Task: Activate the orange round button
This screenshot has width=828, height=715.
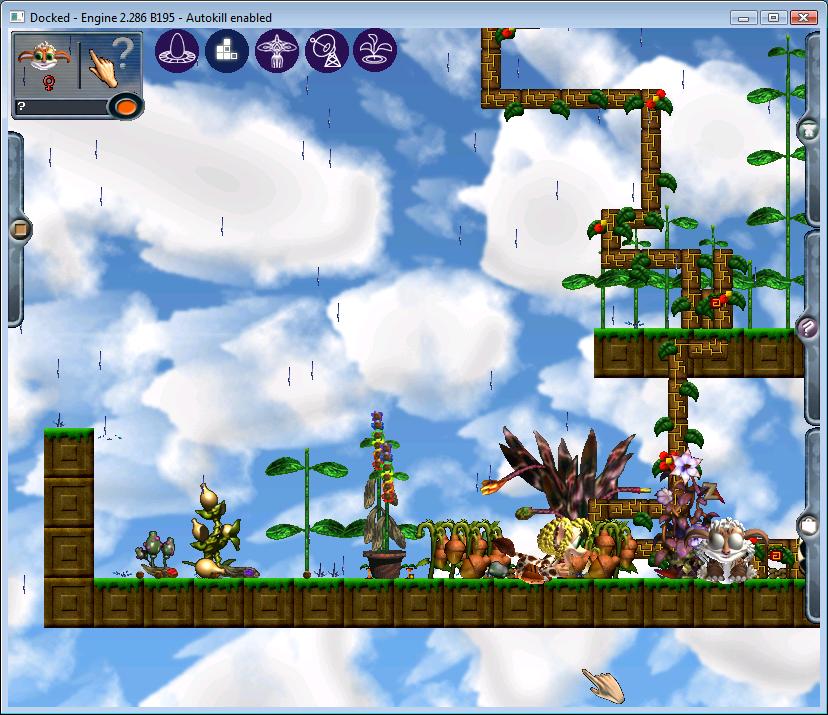Action: coord(125,105)
